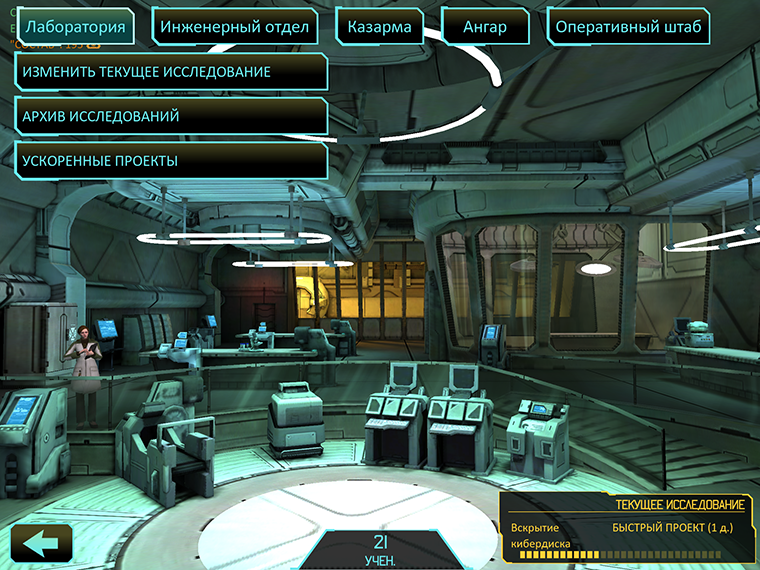Viewport: 760px width, 570px height.
Task: Choose Изменить текущее исследование
Action: 172,72
